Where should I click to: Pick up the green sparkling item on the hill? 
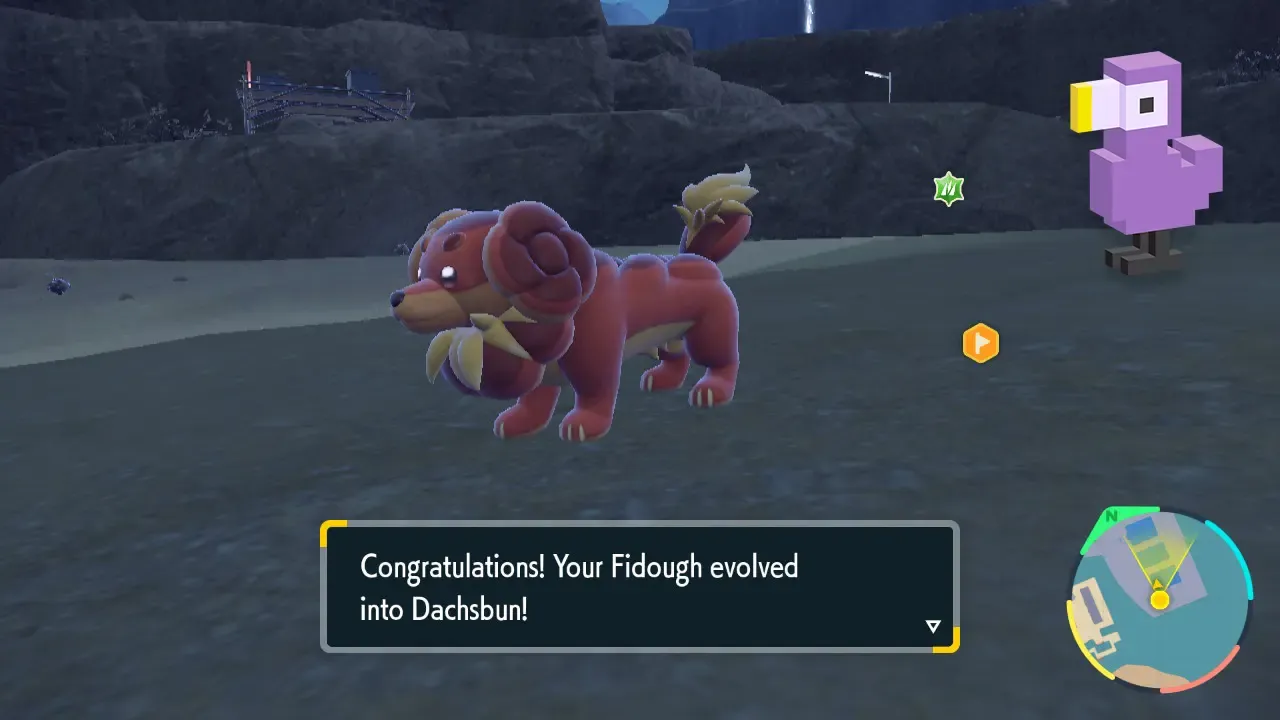946,187
